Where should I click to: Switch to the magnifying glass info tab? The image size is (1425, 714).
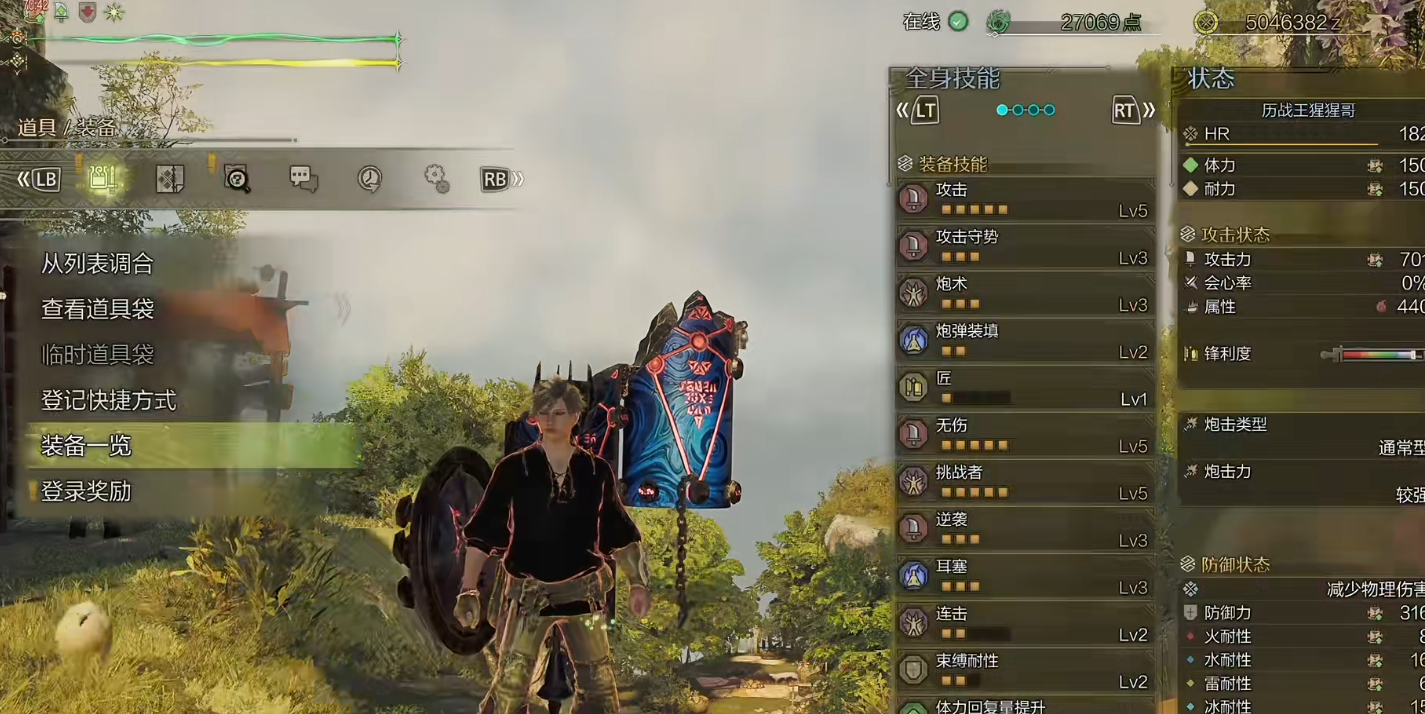pos(237,179)
